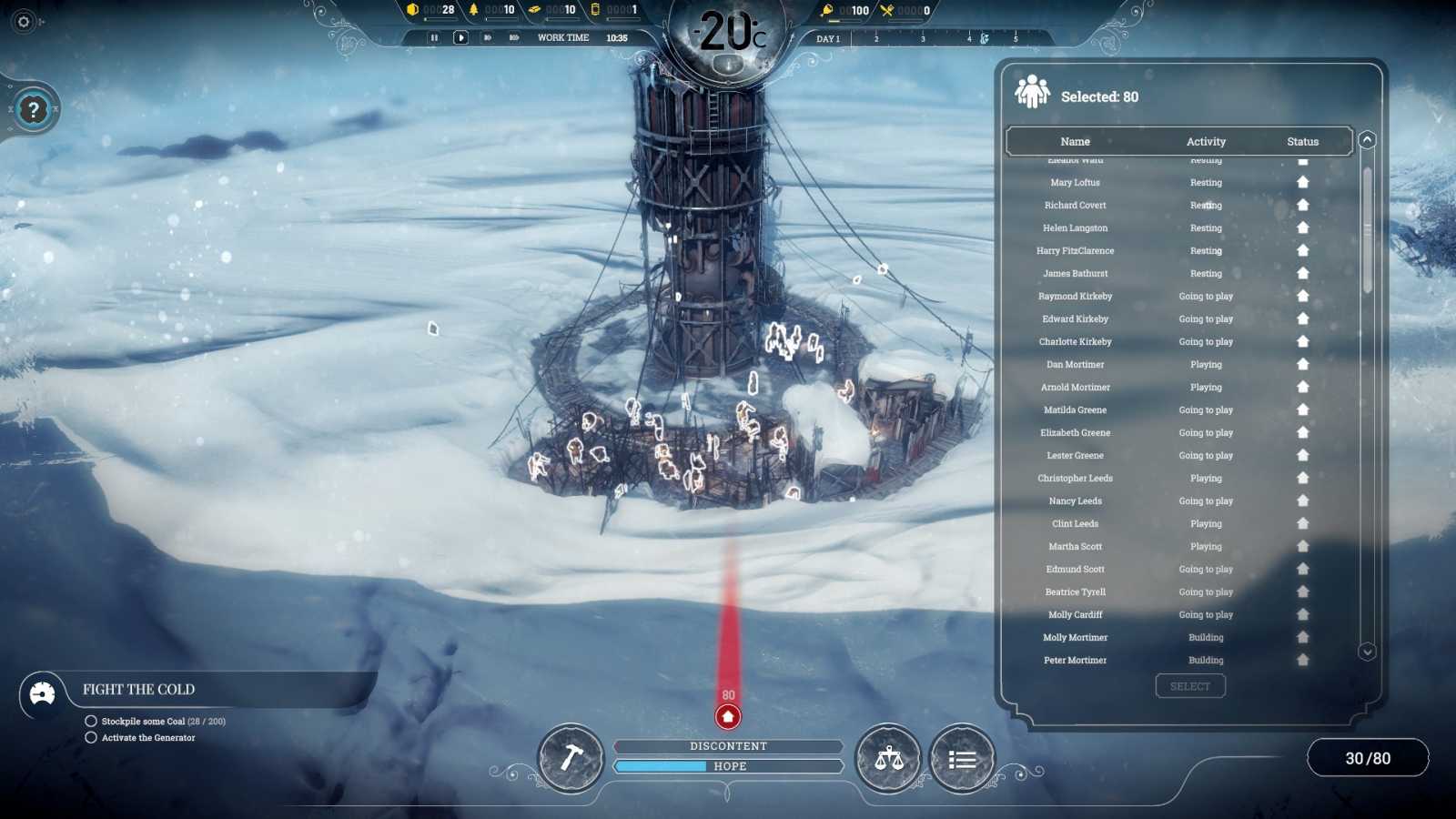1456x819 pixels.
Task: Set game speed to triple fast-forward
Action: click(514, 37)
